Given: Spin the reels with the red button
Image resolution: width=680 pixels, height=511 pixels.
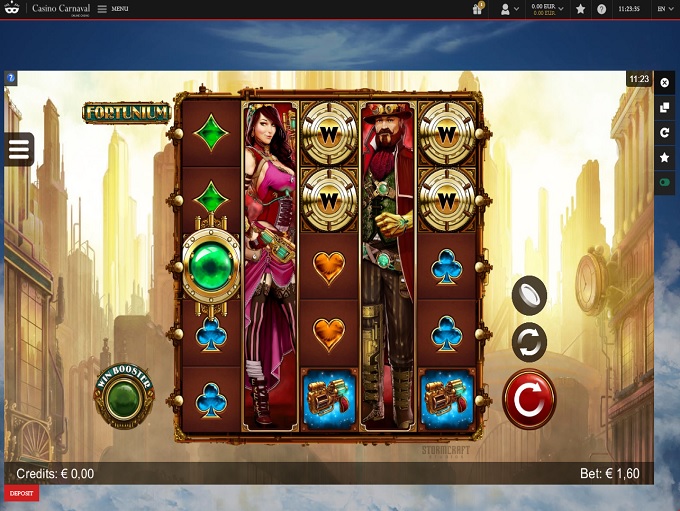Looking at the screenshot, I should pos(529,399).
